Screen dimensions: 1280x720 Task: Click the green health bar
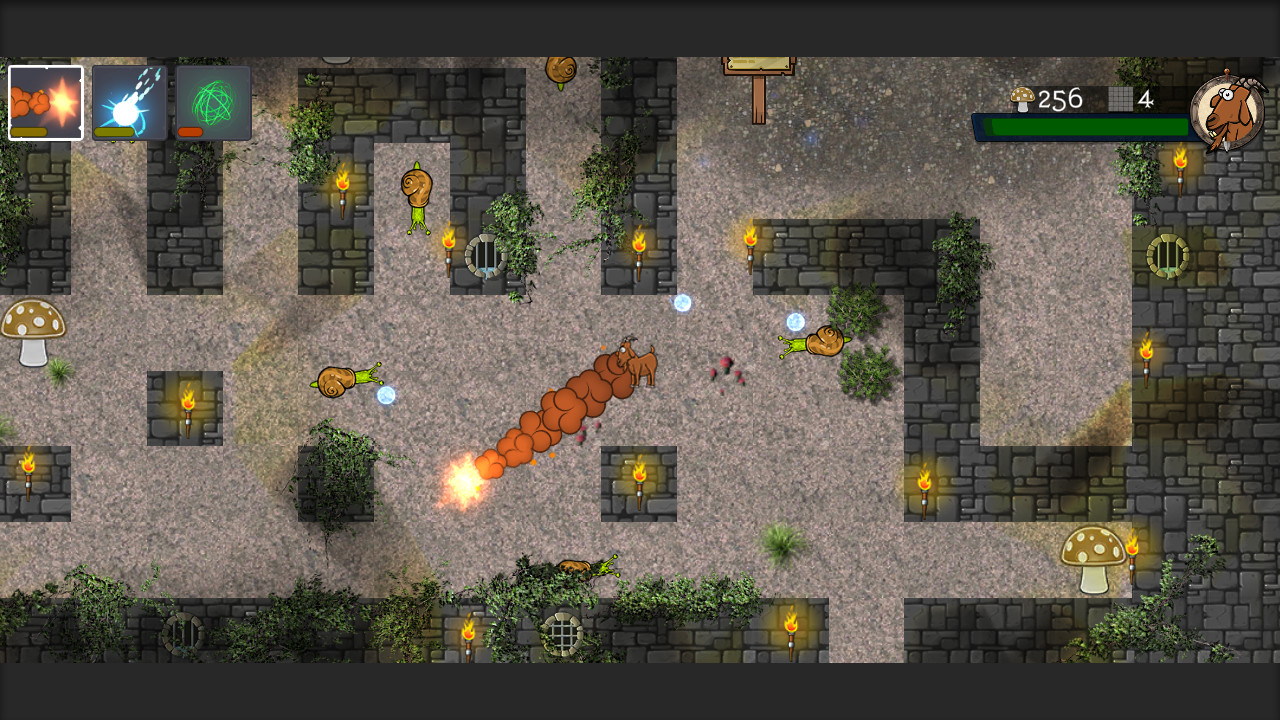tap(1085, 126)
